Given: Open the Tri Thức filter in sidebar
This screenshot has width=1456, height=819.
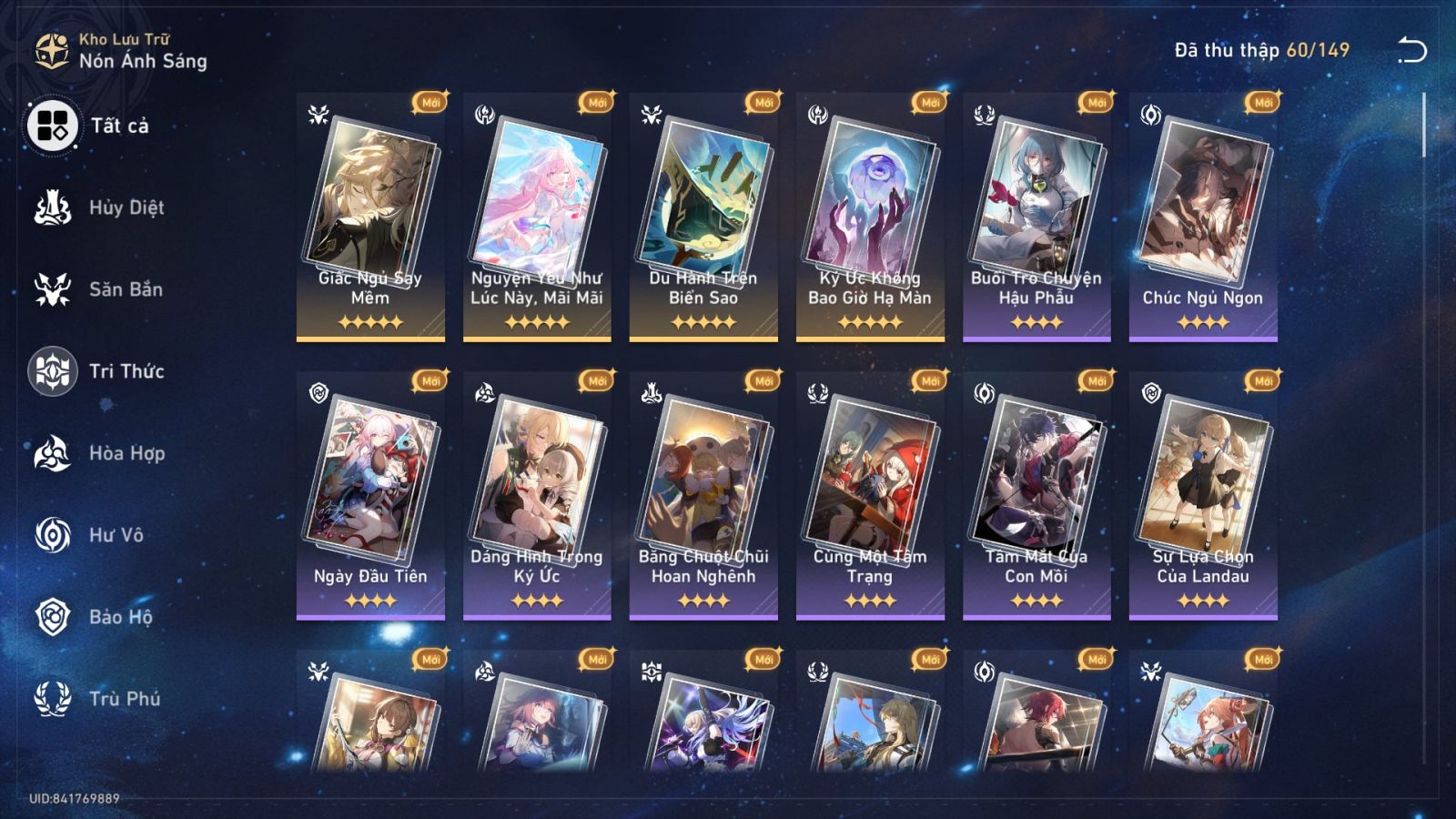Looking at the screenshot, I should [x=55, y=371].
